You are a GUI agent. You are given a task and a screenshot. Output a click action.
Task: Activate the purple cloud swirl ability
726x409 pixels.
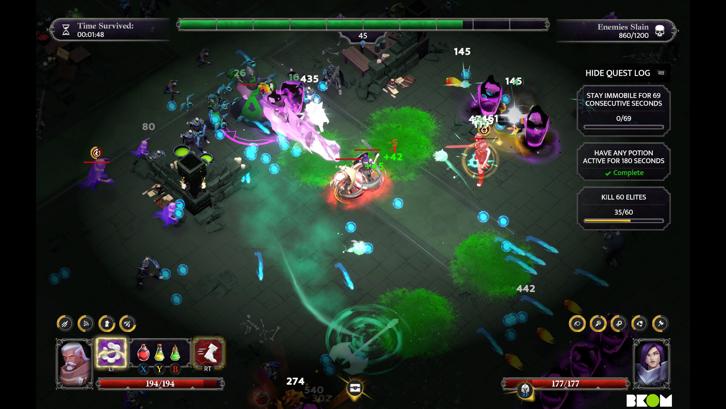(111, 351)
